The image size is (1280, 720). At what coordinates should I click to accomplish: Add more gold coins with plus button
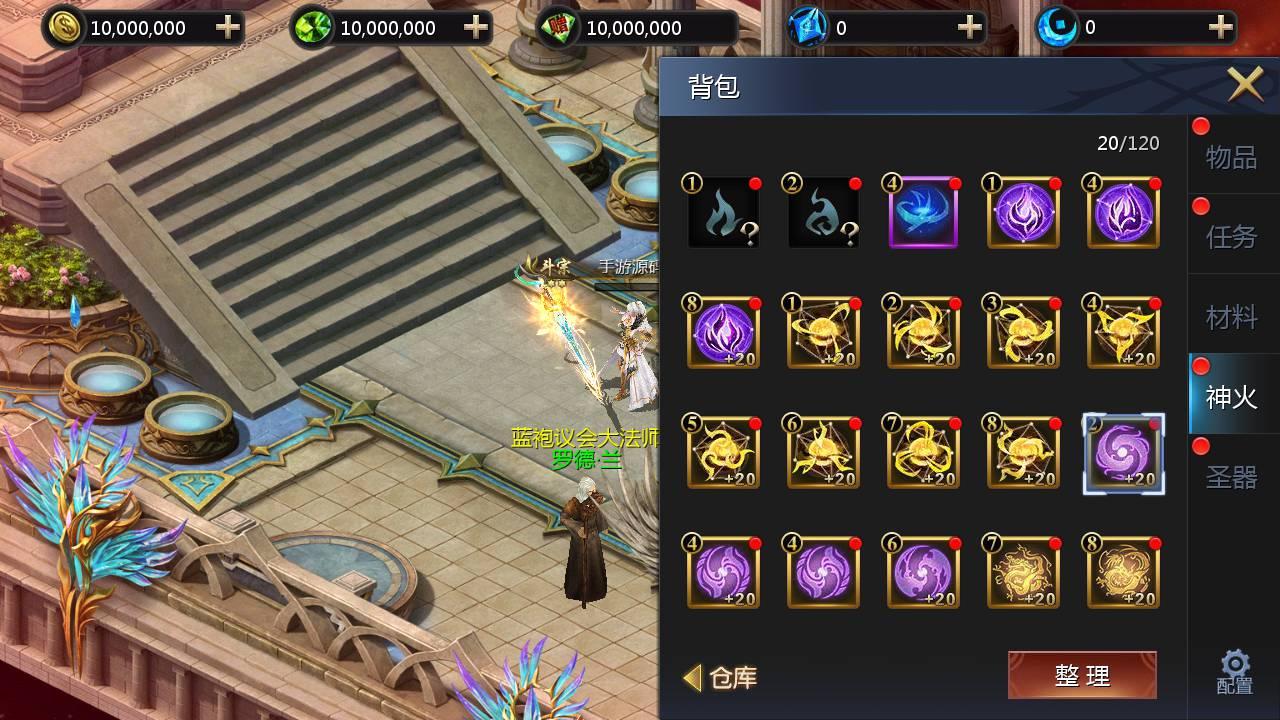coord(228,28)
